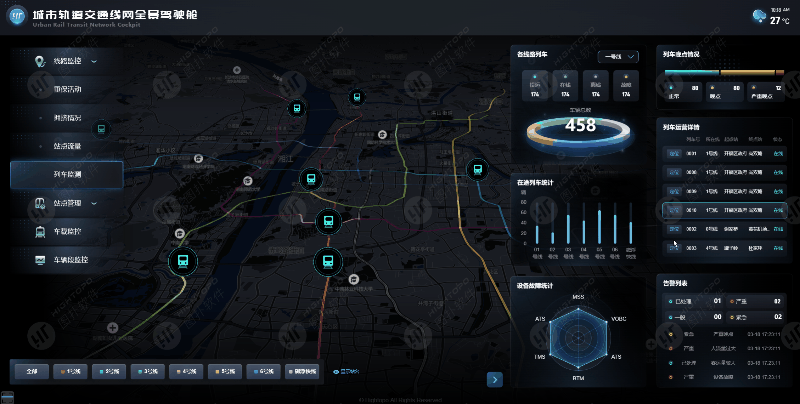Filter the map to 1号线
Viewport: 800px width, 404px height.
point(67,371)
